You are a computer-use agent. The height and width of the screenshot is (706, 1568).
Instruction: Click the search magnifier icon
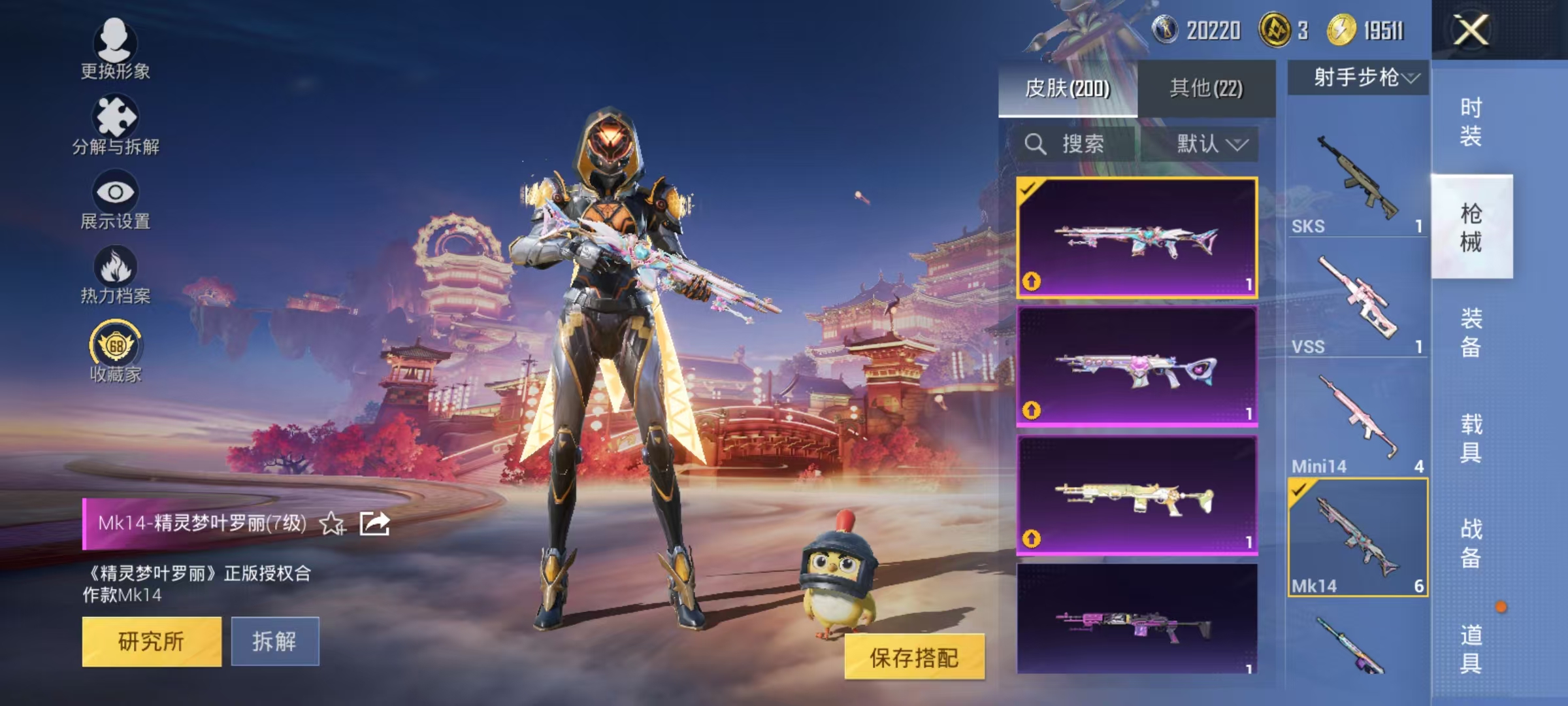(1035, 144)
